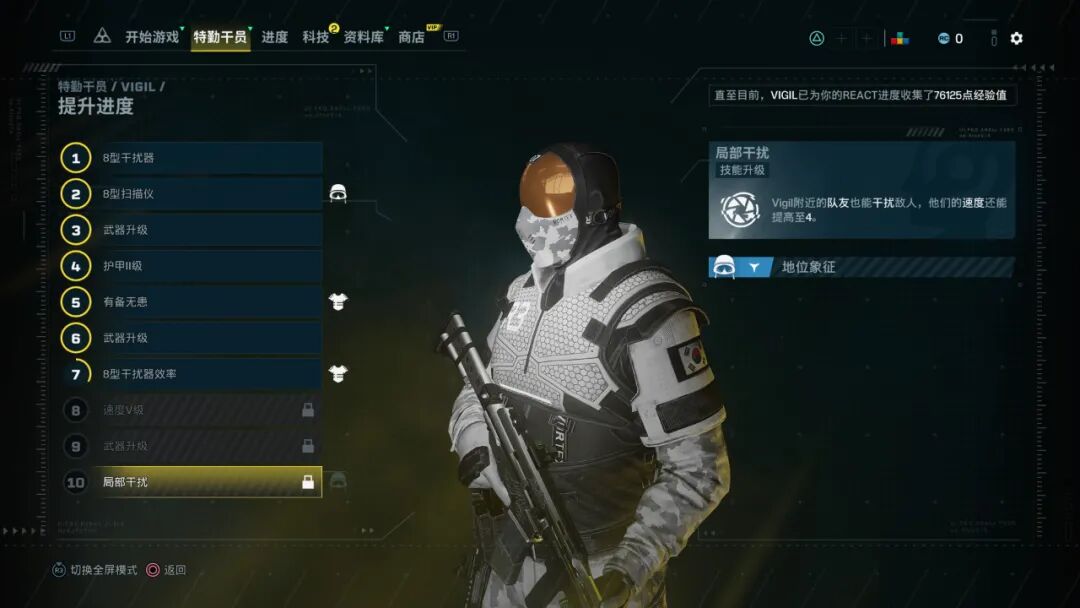Select level 2 reward 8型扫描仪
Viewport: 1080px width, 608px height.
coord(208,194)
